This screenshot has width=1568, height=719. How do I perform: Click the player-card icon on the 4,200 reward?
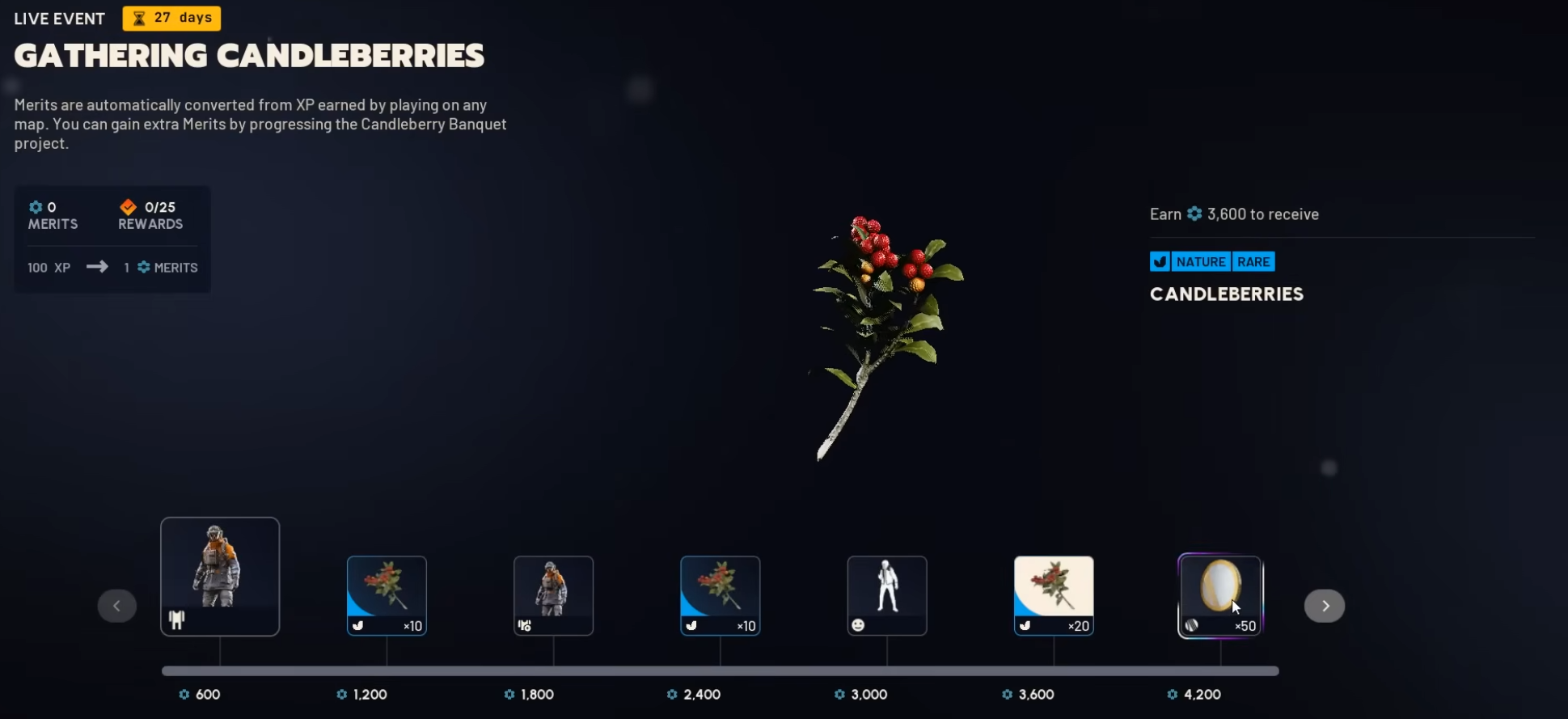[x=1189, y=625]
